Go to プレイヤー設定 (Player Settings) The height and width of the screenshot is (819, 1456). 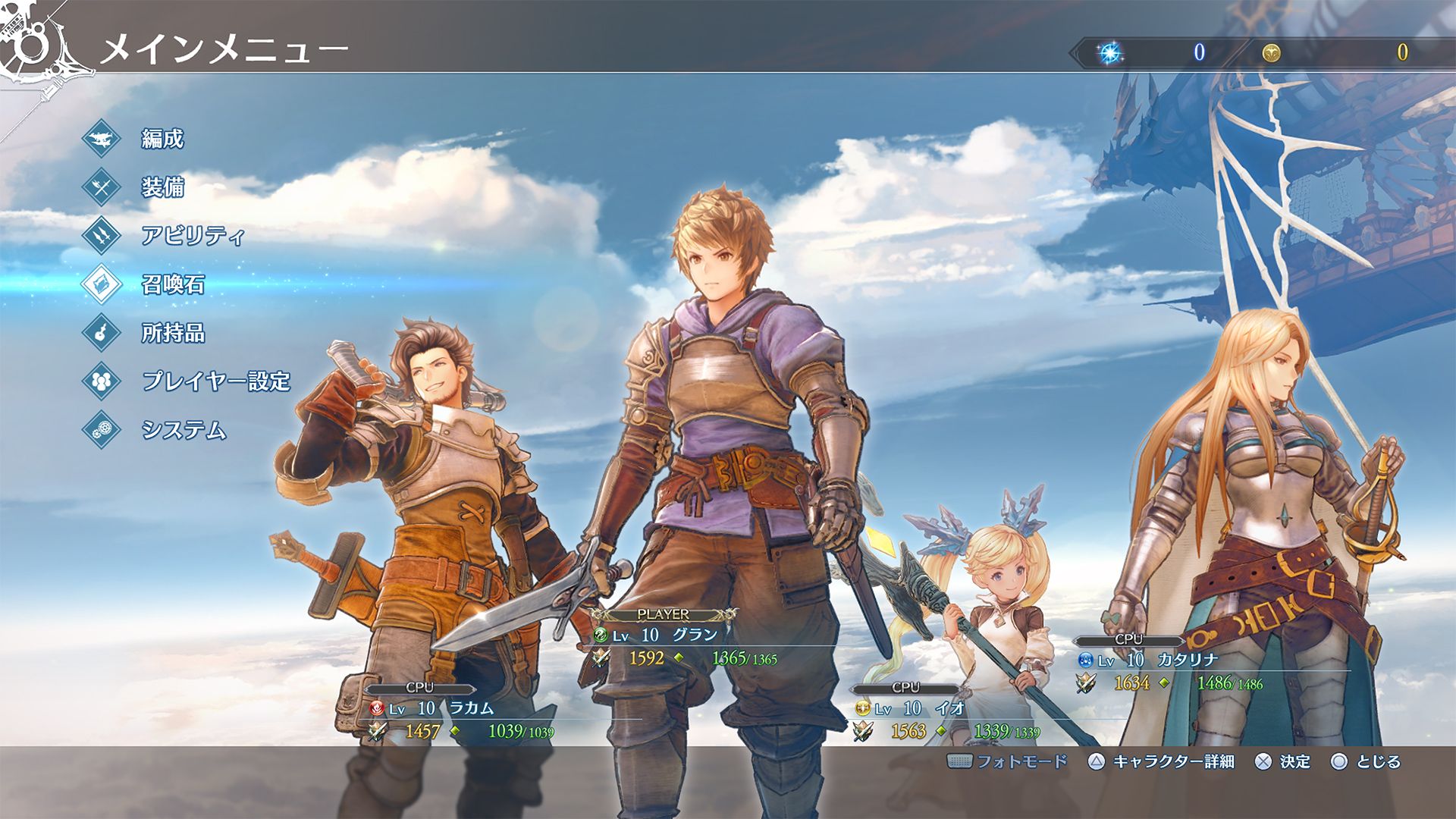pos(215,381)
